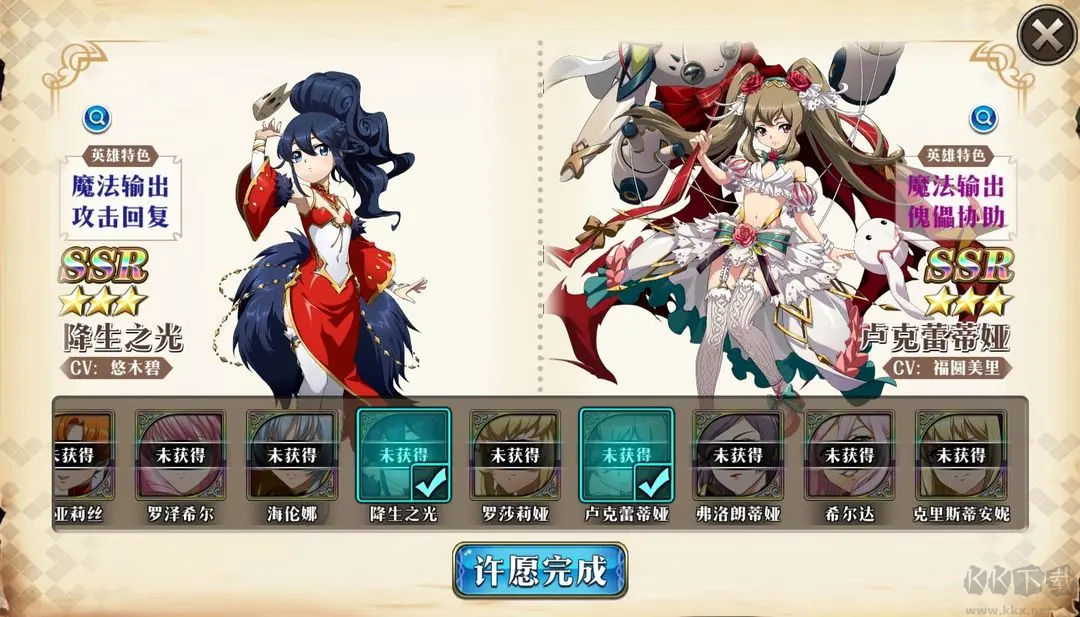Select the partially visible 亚莉丝 portrait

[84, 455]
